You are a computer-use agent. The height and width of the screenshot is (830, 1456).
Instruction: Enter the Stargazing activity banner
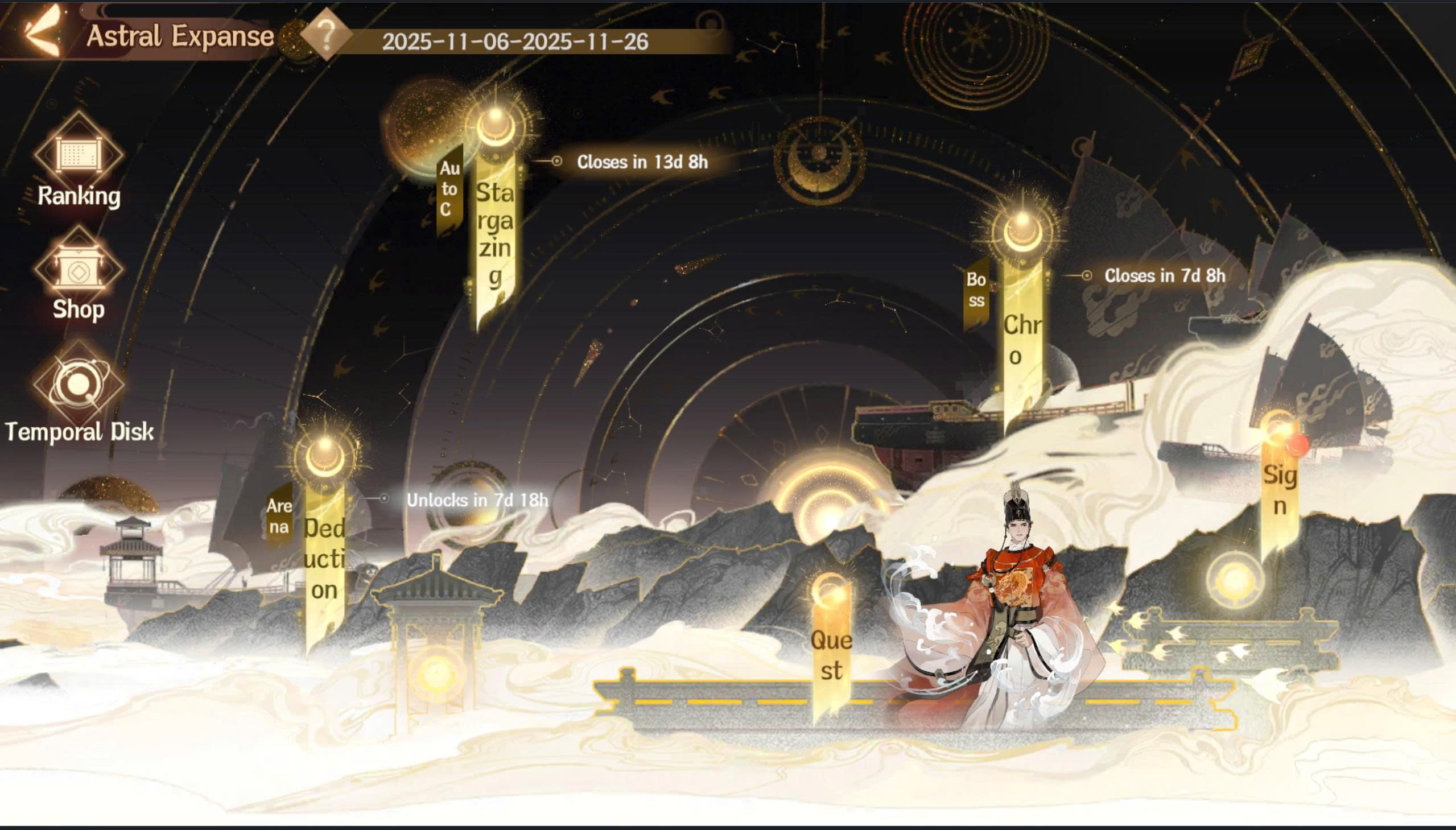pos(495,234)
